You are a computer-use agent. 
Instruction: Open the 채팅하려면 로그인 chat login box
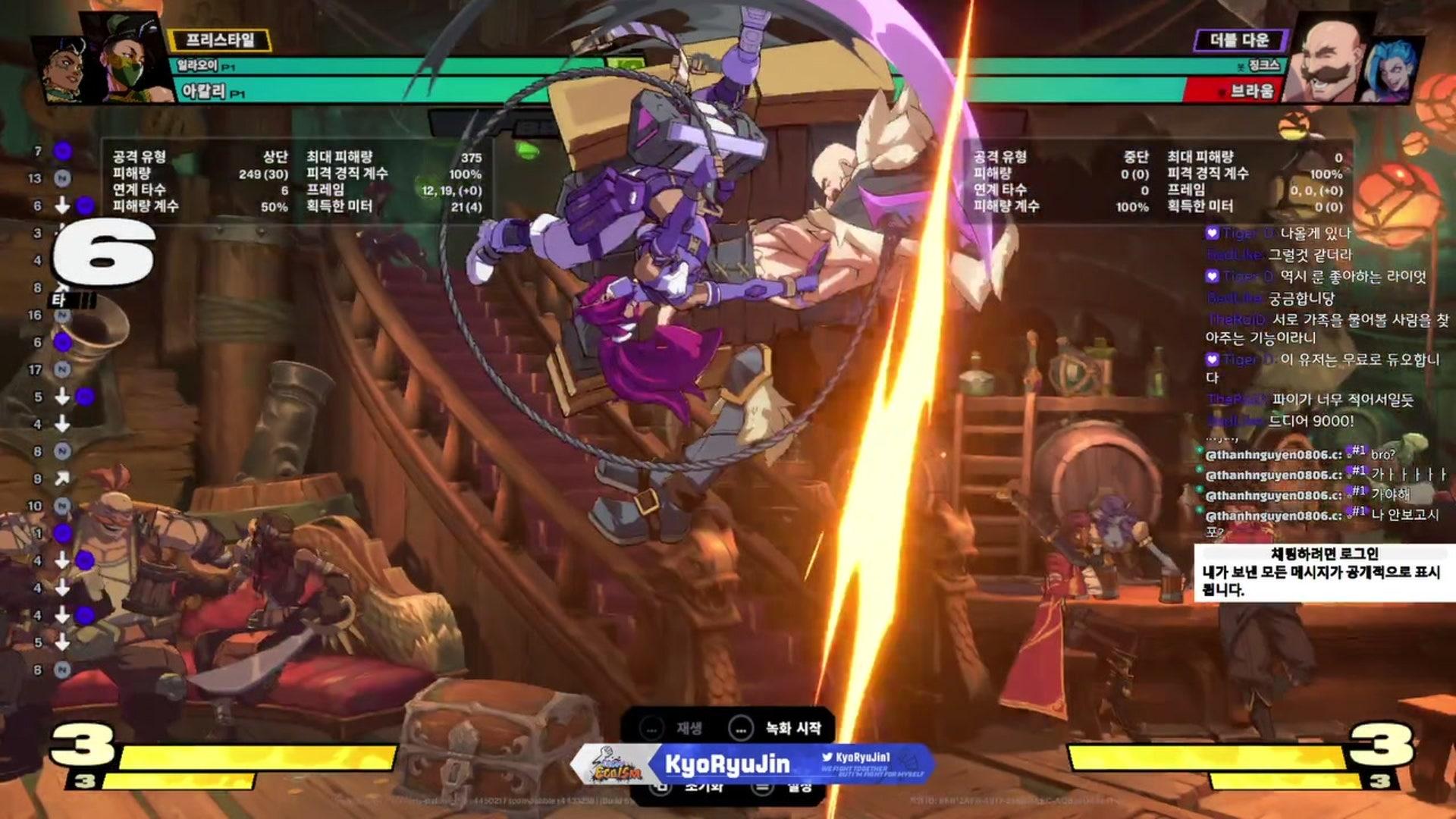pyautogui.click(x=1323, y=573)
